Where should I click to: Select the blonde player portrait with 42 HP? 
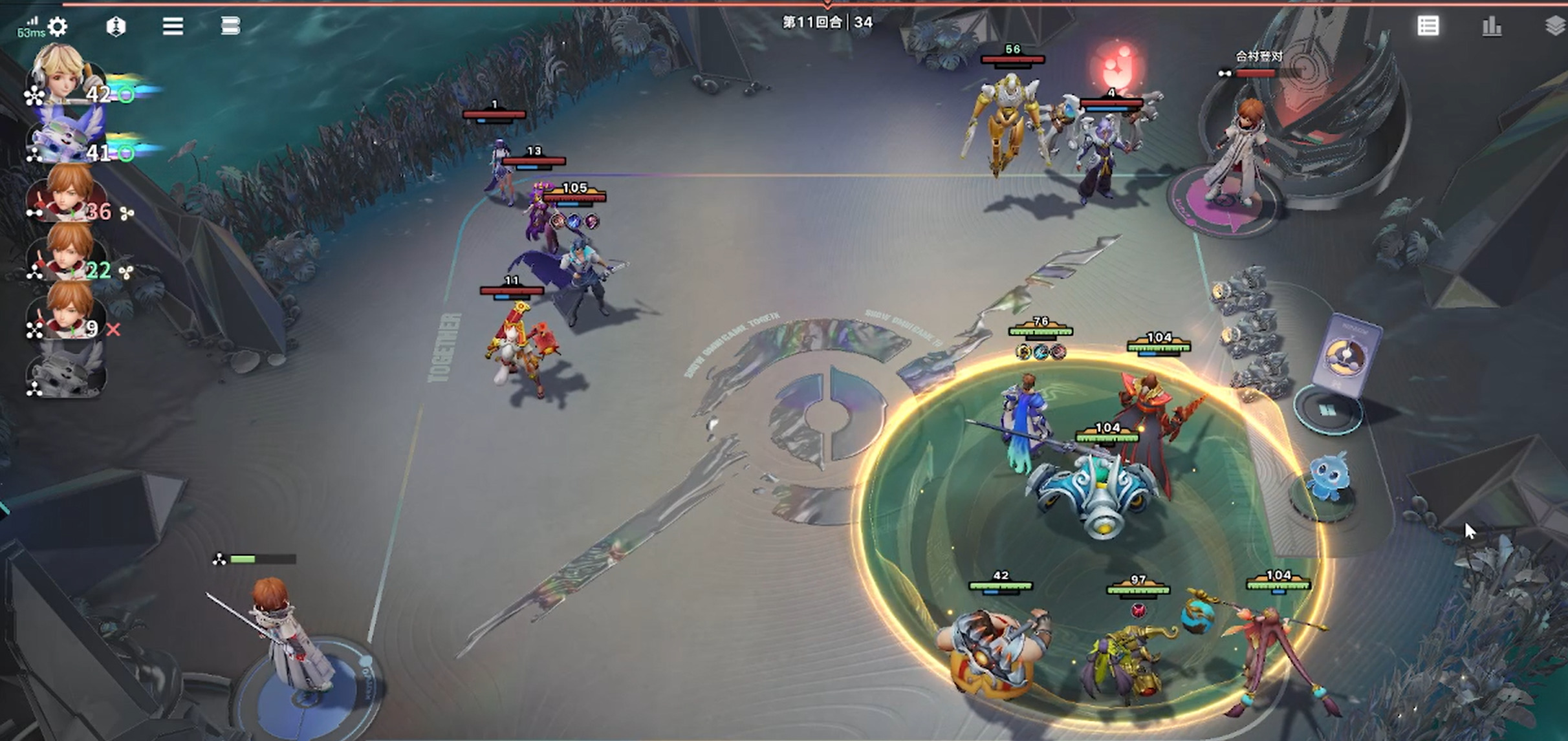click(x=63, y=74)
